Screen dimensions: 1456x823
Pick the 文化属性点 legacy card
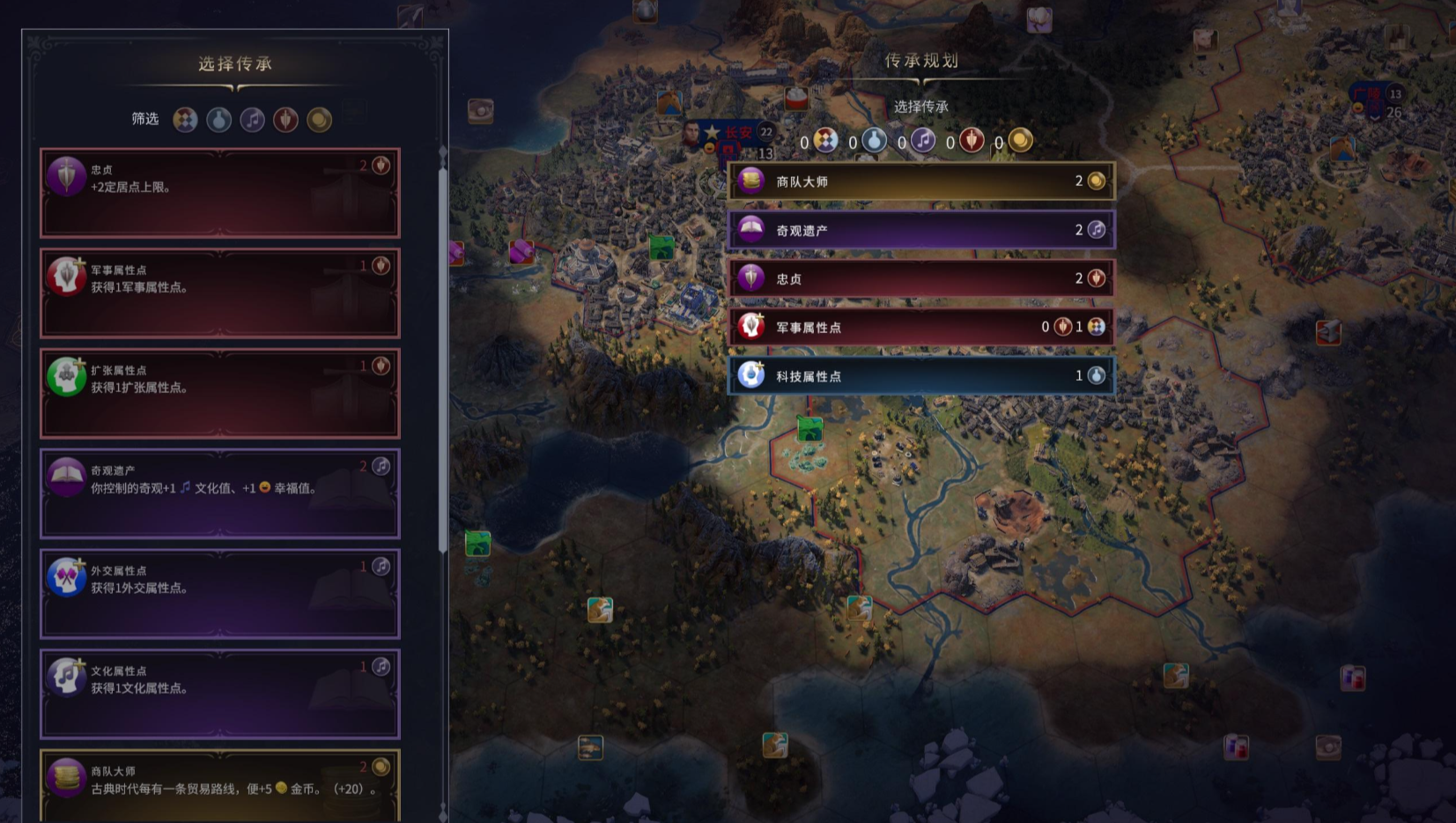(x=220, y=694)
